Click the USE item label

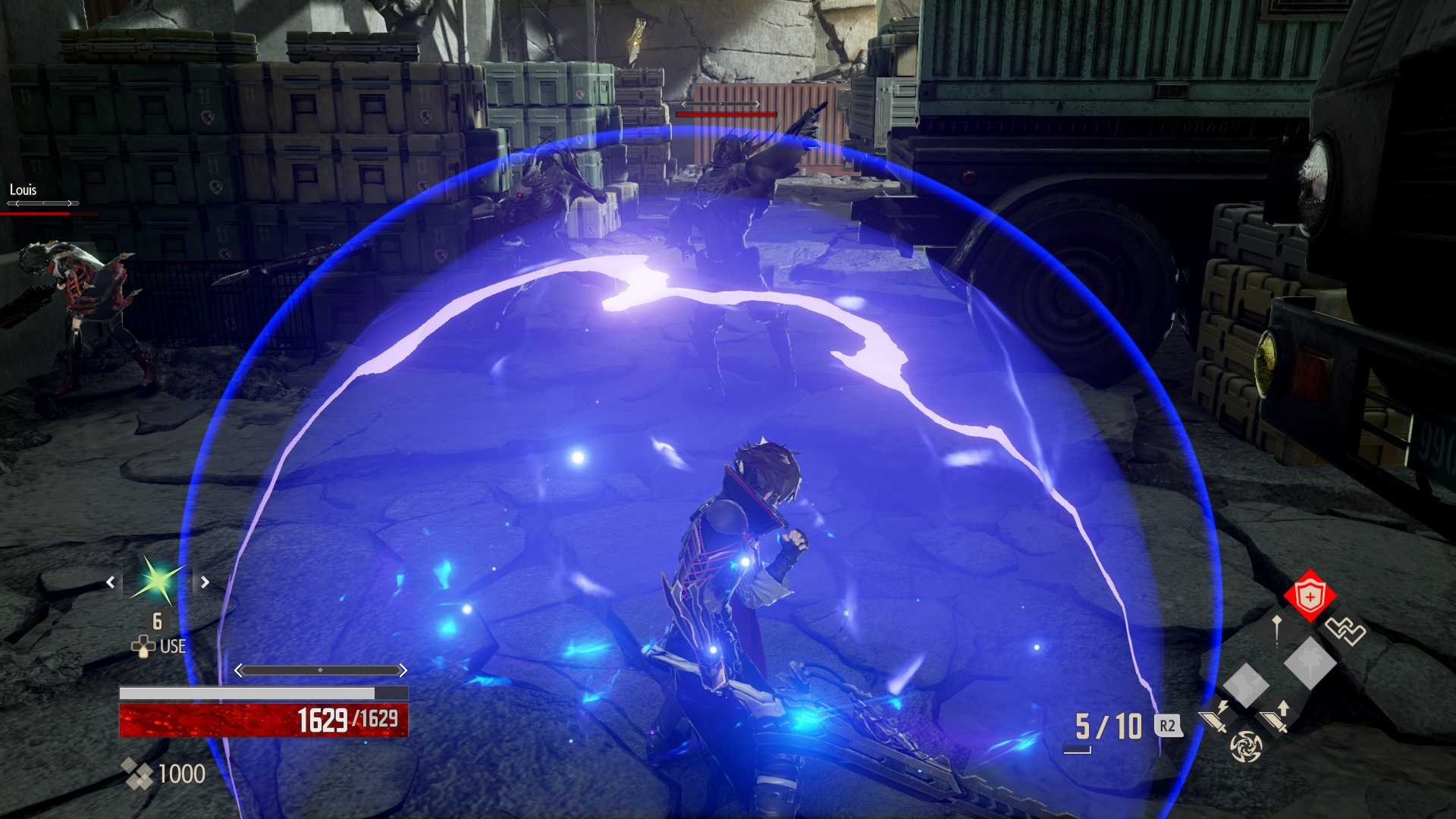172,646
